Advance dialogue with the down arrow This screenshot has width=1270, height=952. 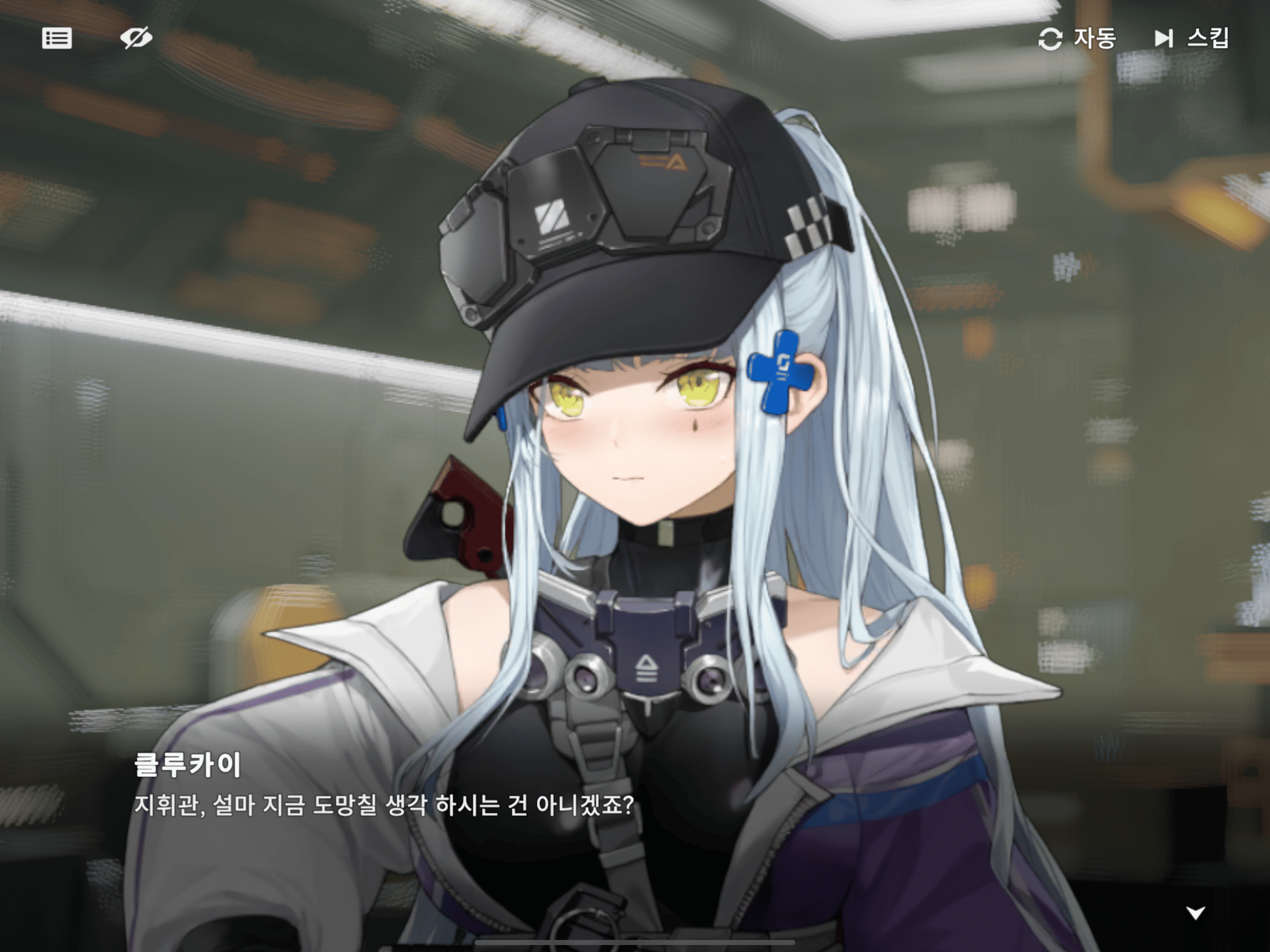(x=1196, y=912)
